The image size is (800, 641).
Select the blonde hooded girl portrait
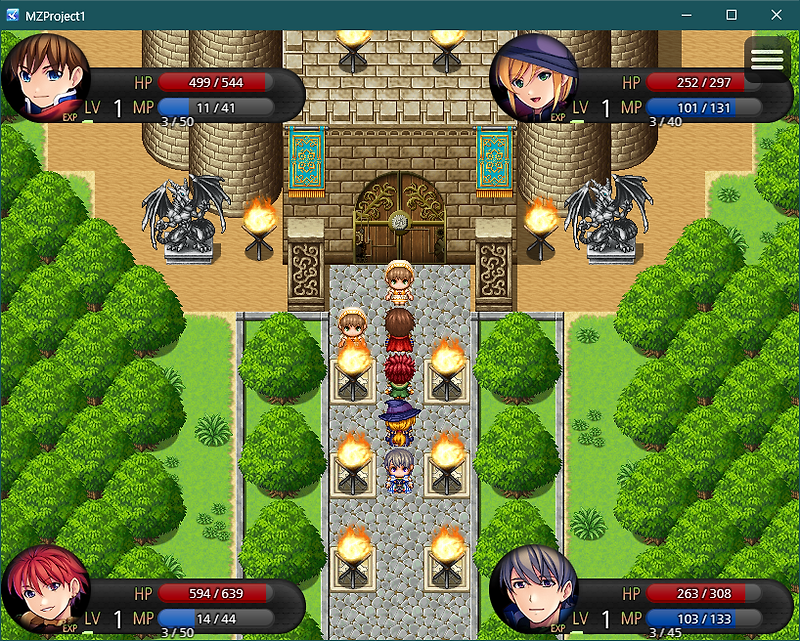(533, 78)
